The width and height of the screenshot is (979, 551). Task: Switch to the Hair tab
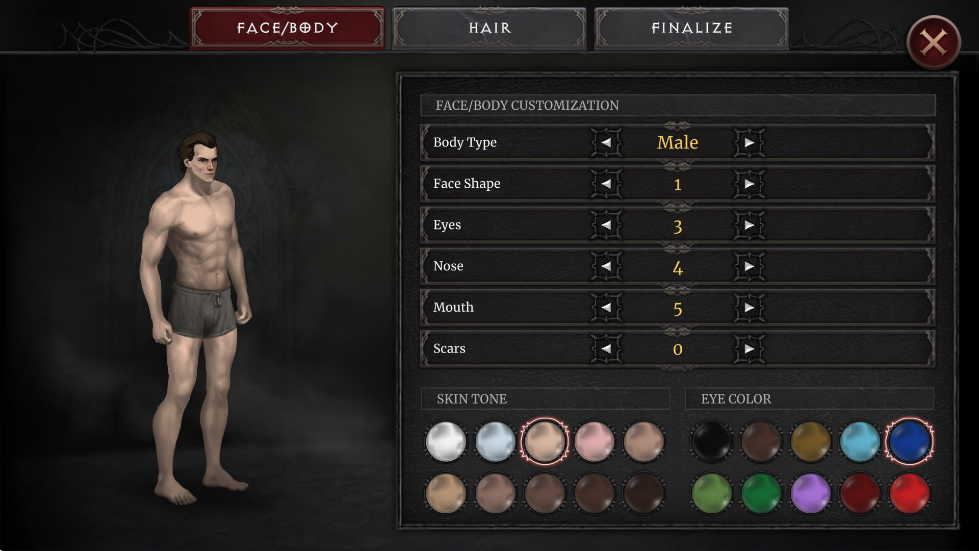[489, 28]
